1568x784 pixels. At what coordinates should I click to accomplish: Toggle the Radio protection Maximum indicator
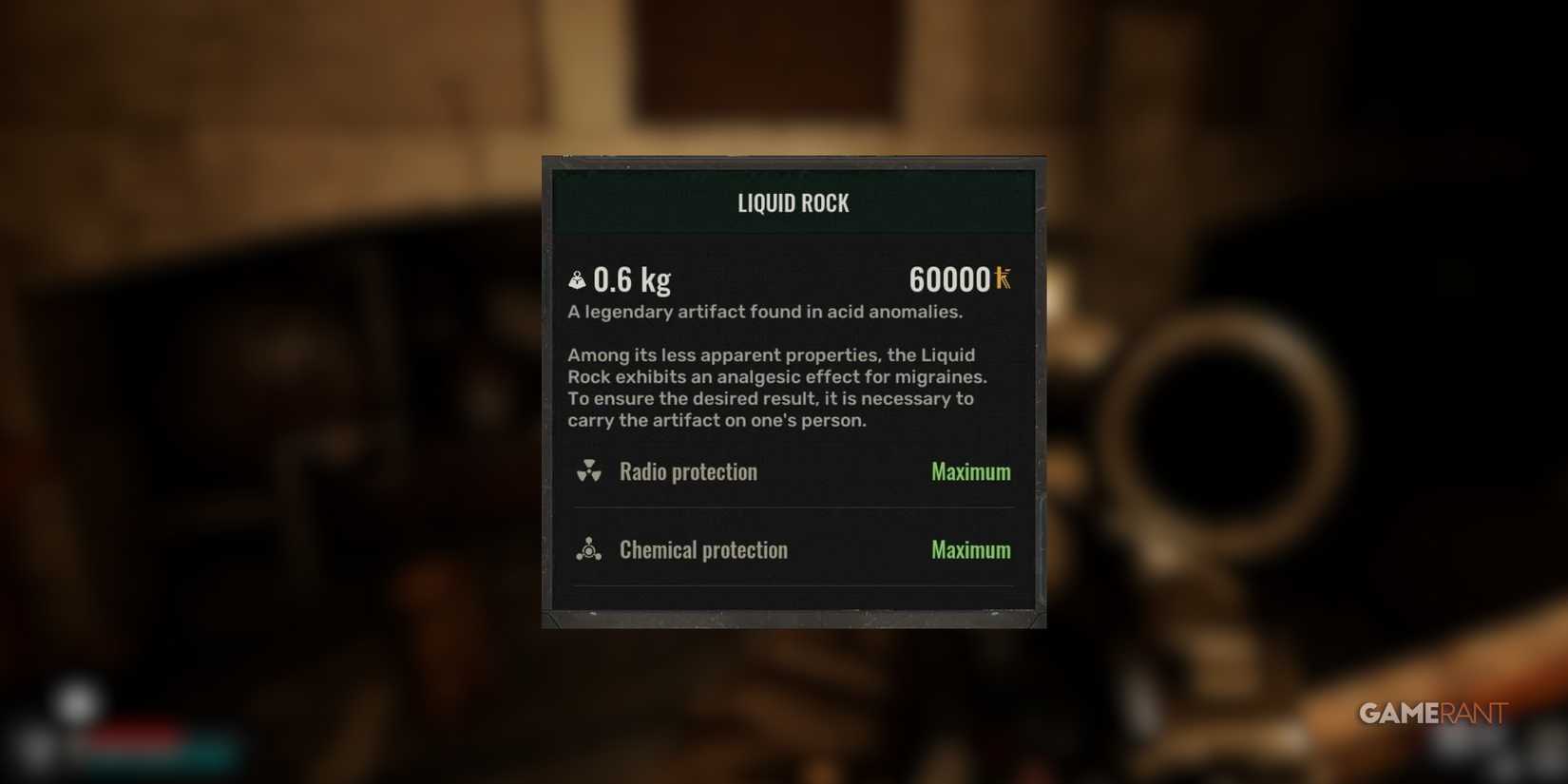click(x=970, y=471)
